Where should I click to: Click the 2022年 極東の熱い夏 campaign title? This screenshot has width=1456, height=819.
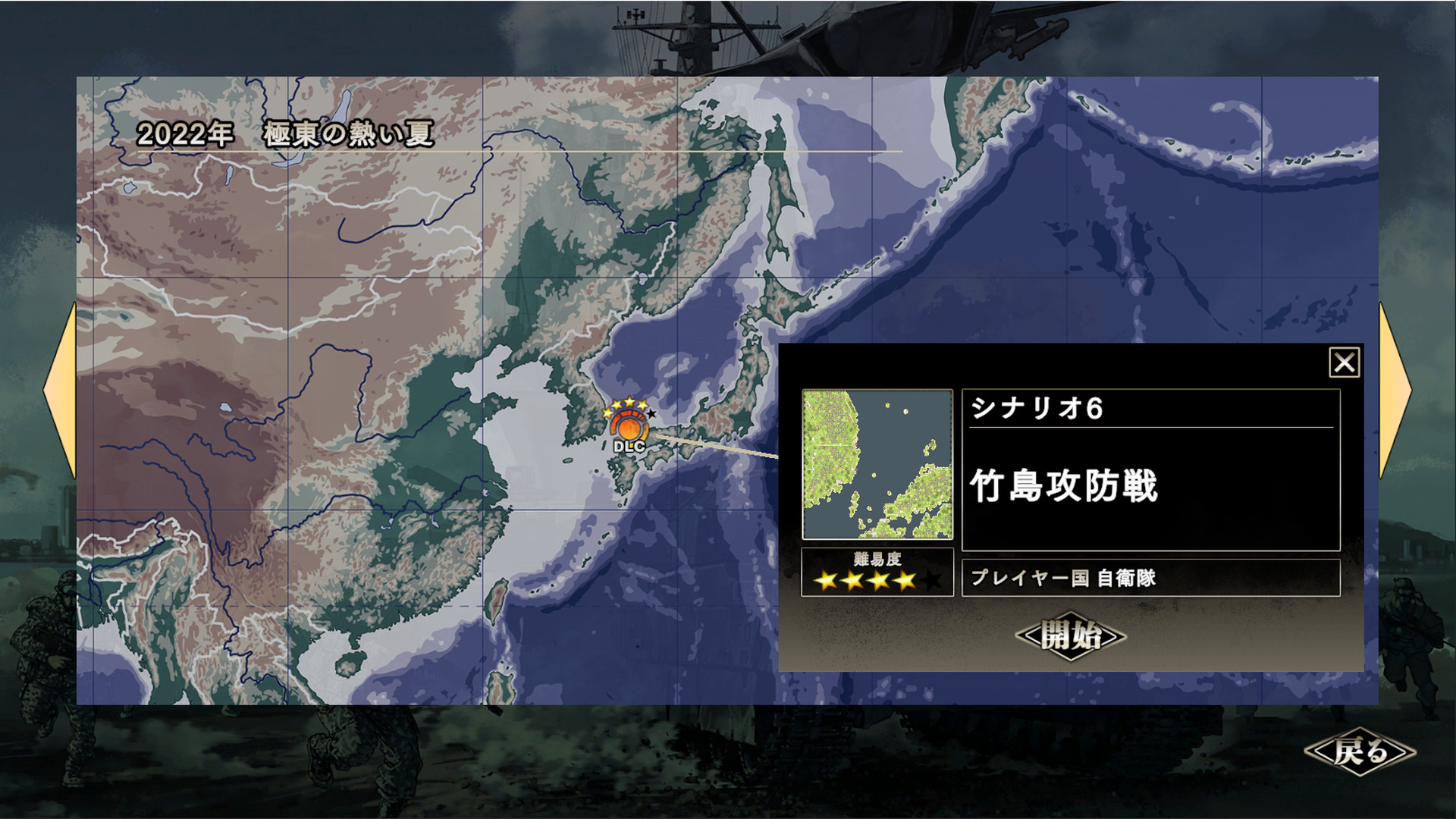(287, 131)
